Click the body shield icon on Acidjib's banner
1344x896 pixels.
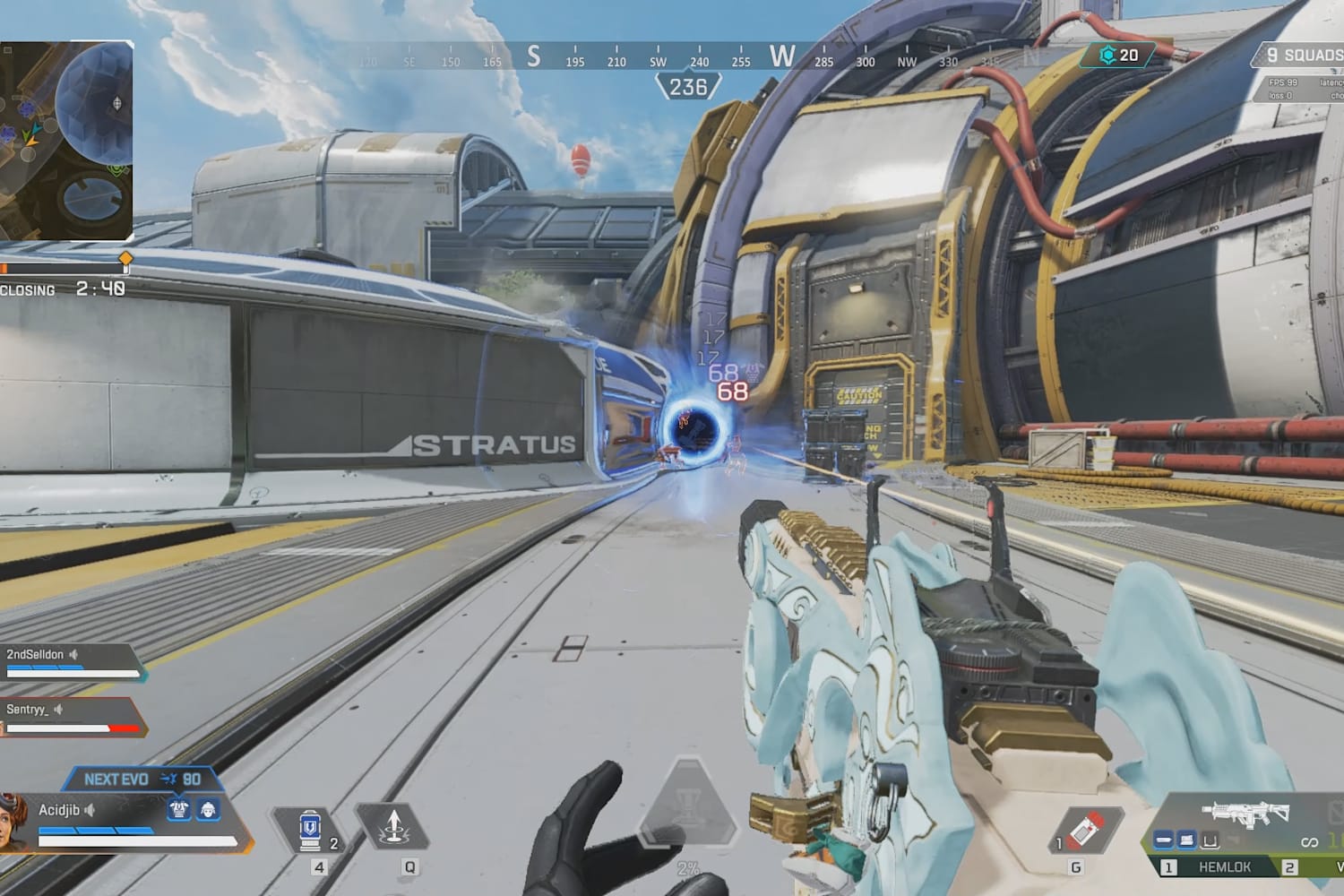pos(179,810)
